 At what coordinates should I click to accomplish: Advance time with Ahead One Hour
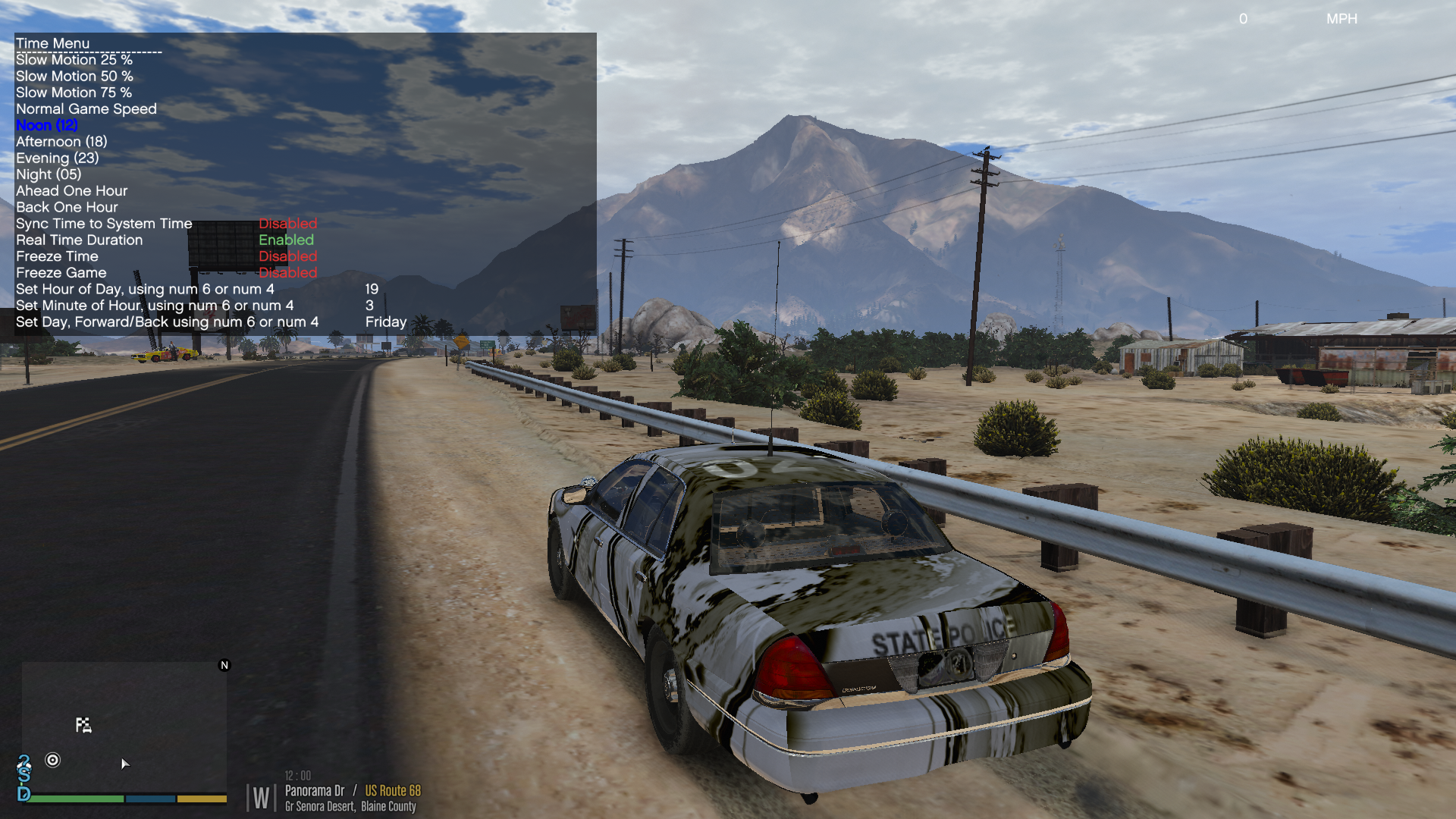coord(71,191)
